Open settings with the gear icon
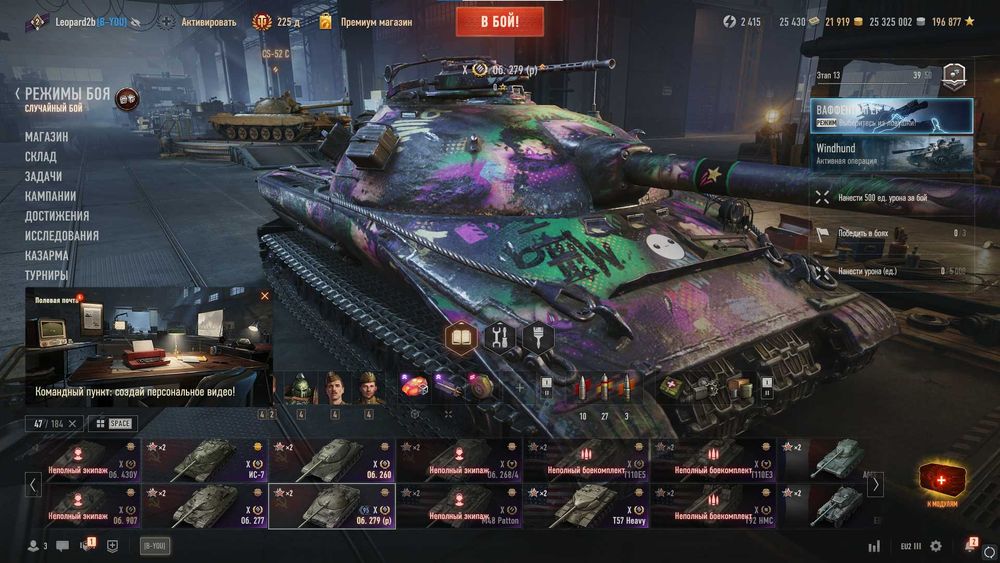The image size is (1000, 563). click(x=936, y=546)
